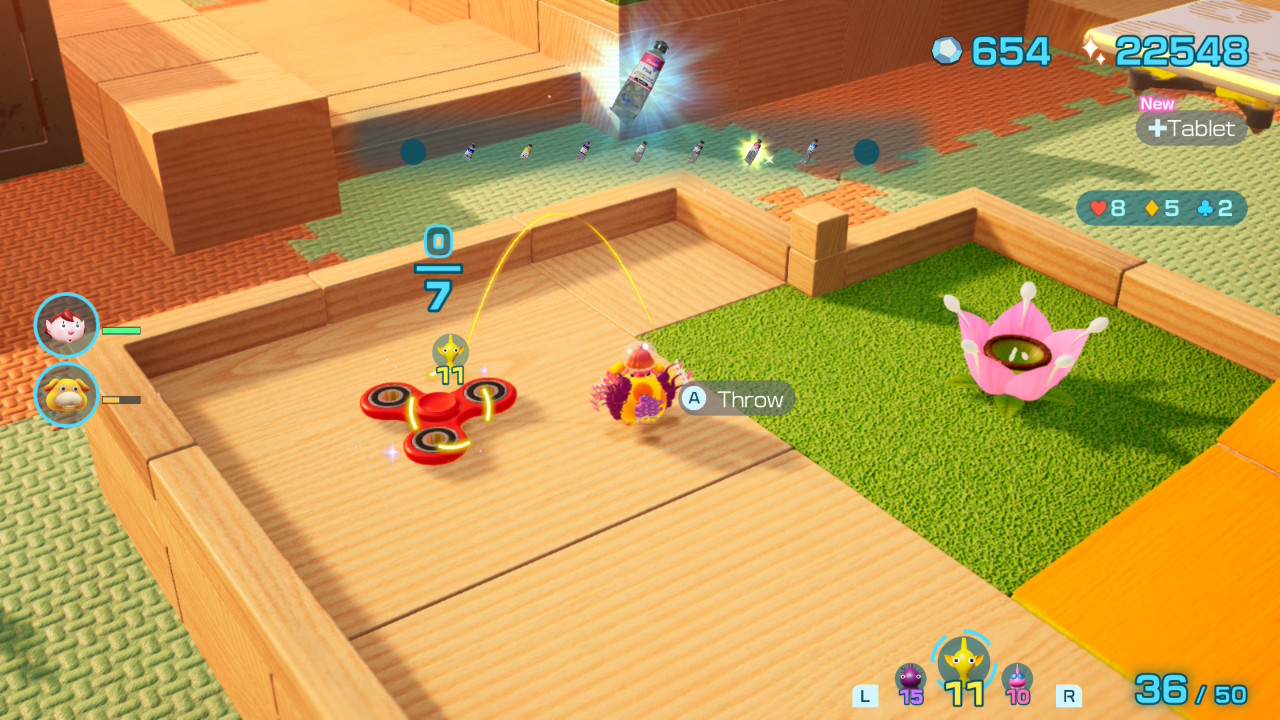The width and height of the screenshot is (1280, 720).
Task: Click the red-haired captain portrait
Action: [x=67, y=325]
